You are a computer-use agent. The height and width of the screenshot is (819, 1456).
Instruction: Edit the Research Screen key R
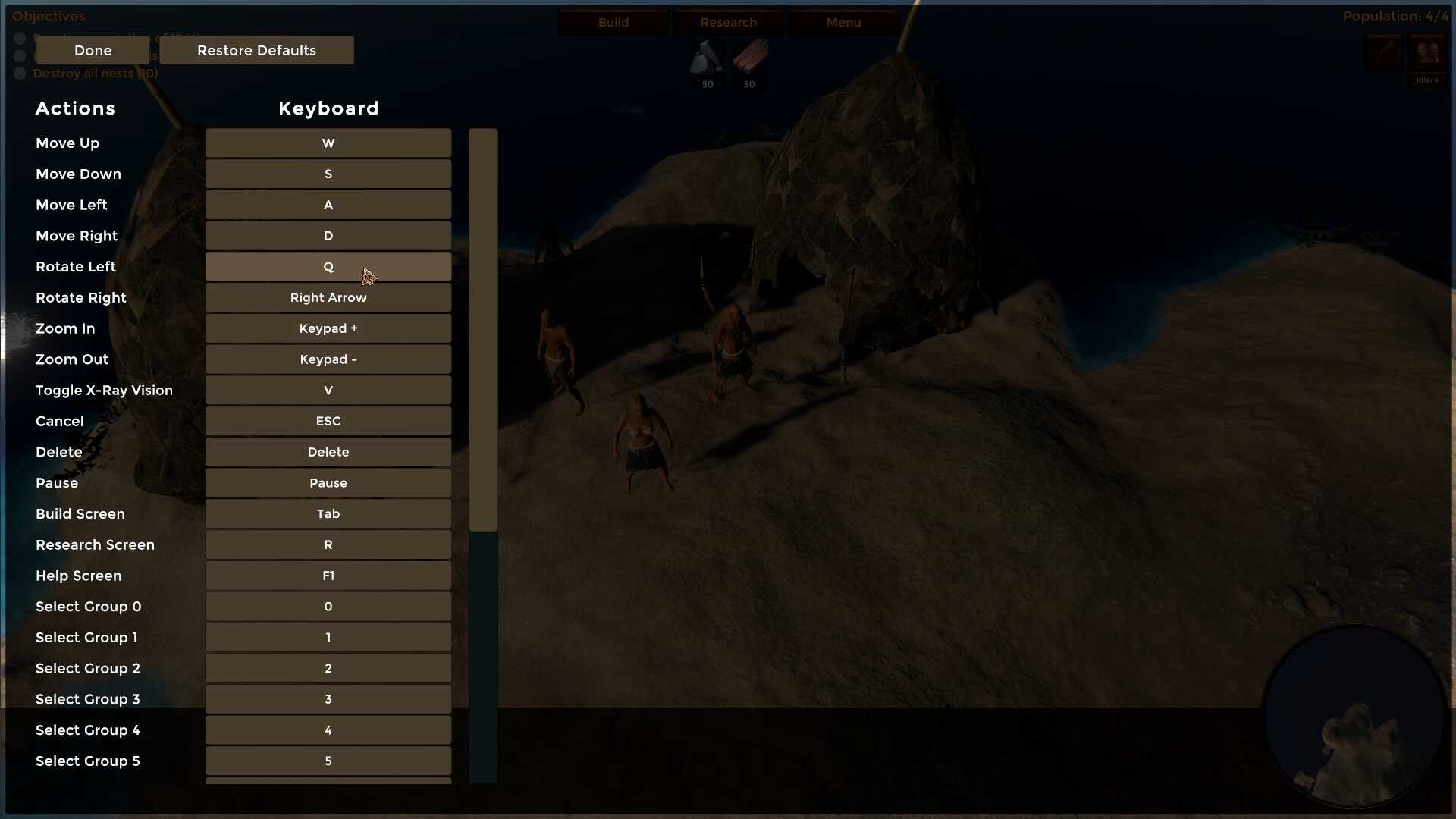point(328,545)
